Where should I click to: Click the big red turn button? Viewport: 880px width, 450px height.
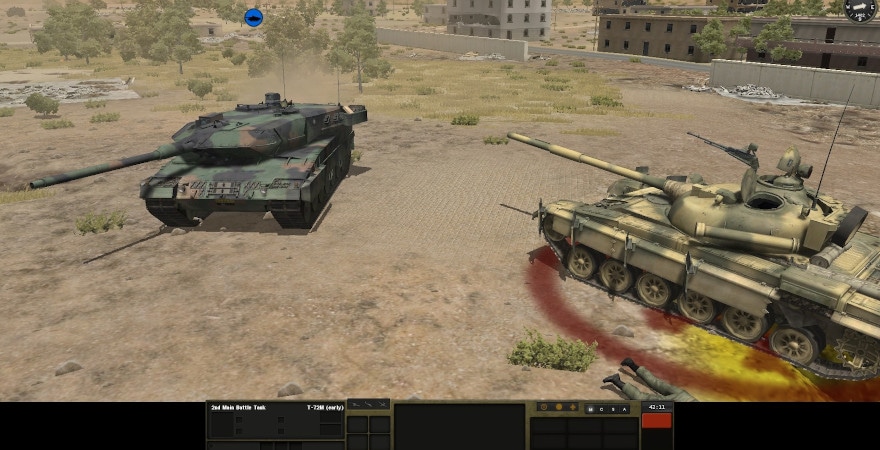tap(656, 420)
